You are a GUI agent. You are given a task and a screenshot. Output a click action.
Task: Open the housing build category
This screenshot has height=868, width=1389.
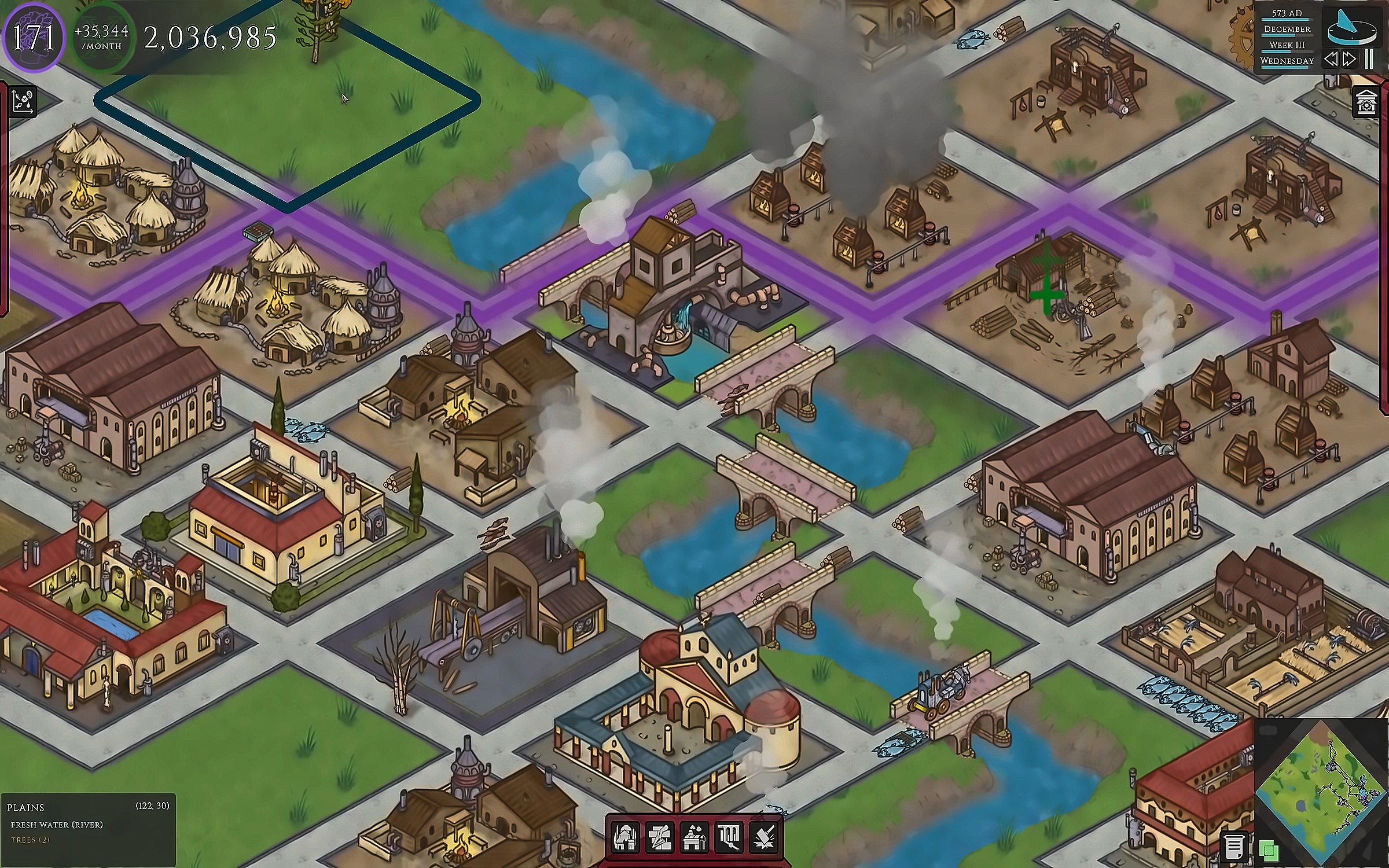tap(624, 837)
